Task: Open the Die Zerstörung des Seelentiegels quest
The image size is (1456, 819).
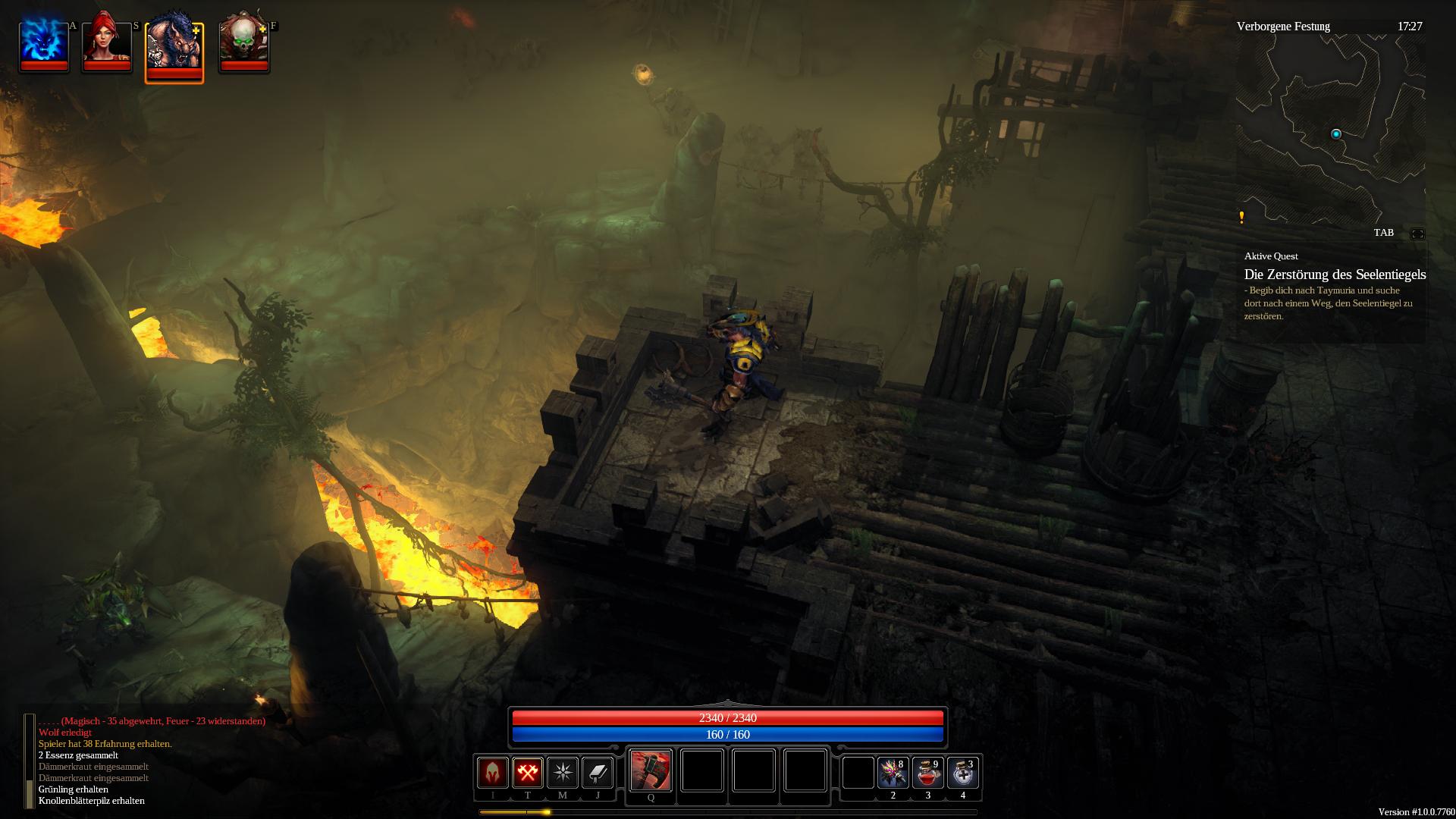Action: coord(1335,275)
